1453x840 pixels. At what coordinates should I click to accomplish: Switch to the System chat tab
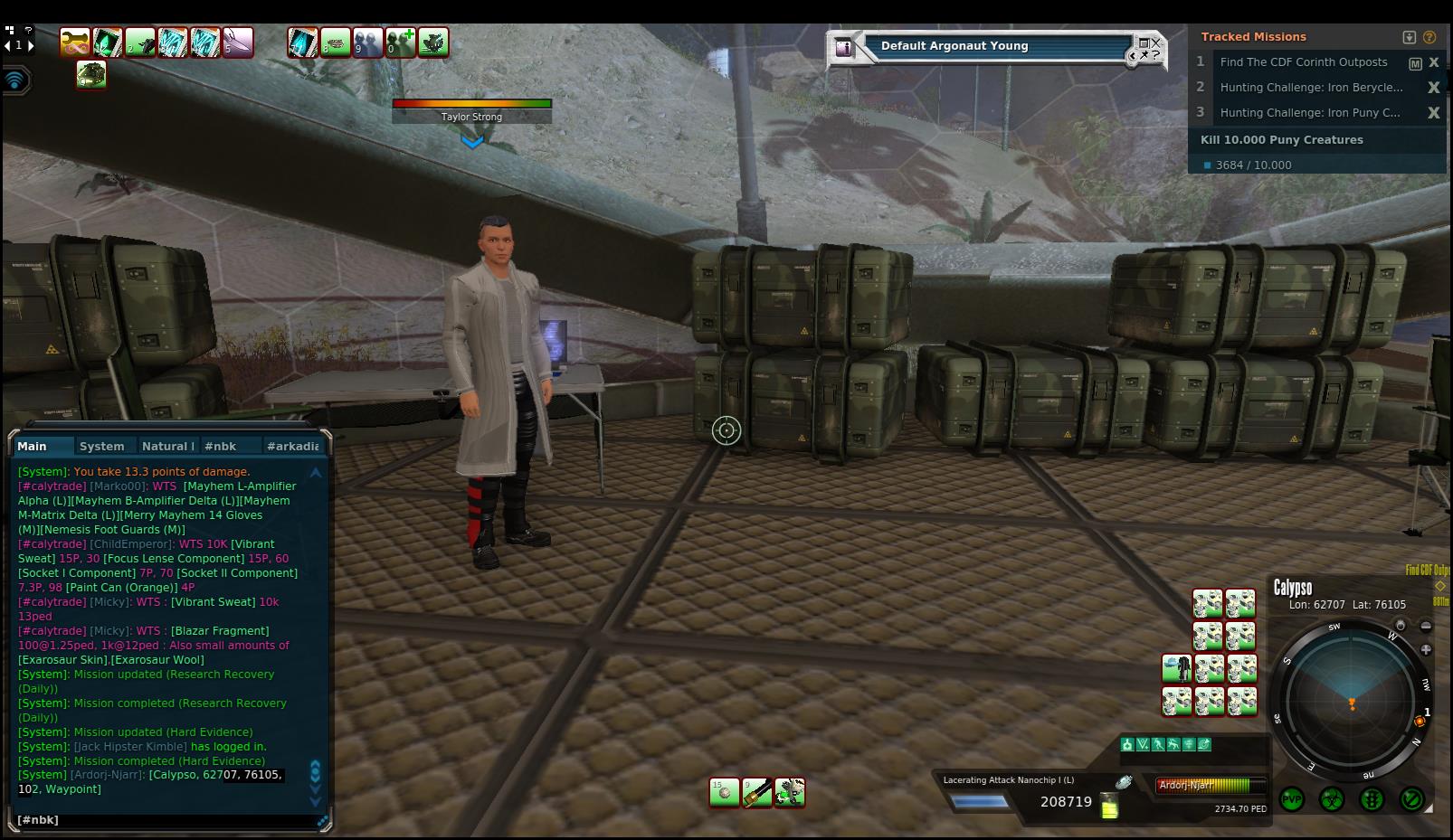point(101,446)
